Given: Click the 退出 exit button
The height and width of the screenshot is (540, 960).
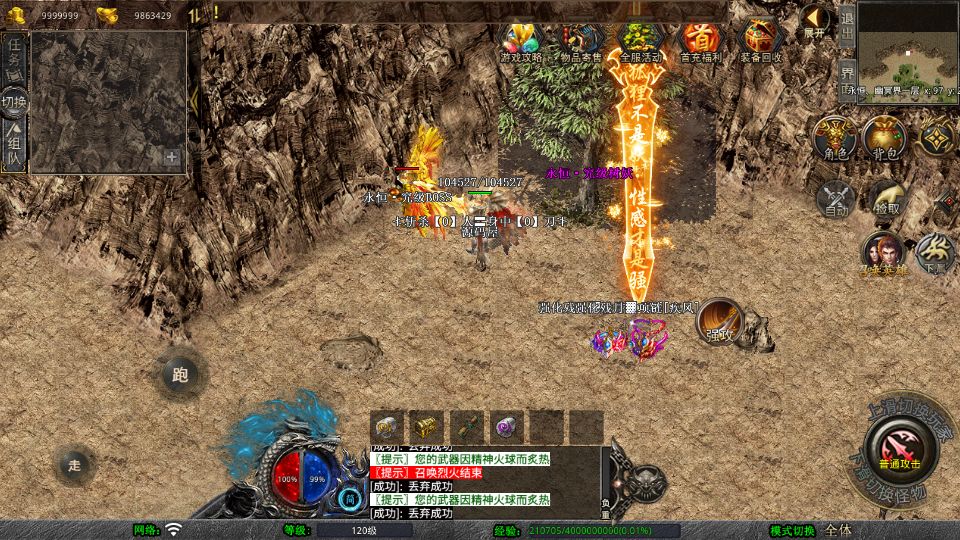Looking at the screenshot, I should click(846, 22).
